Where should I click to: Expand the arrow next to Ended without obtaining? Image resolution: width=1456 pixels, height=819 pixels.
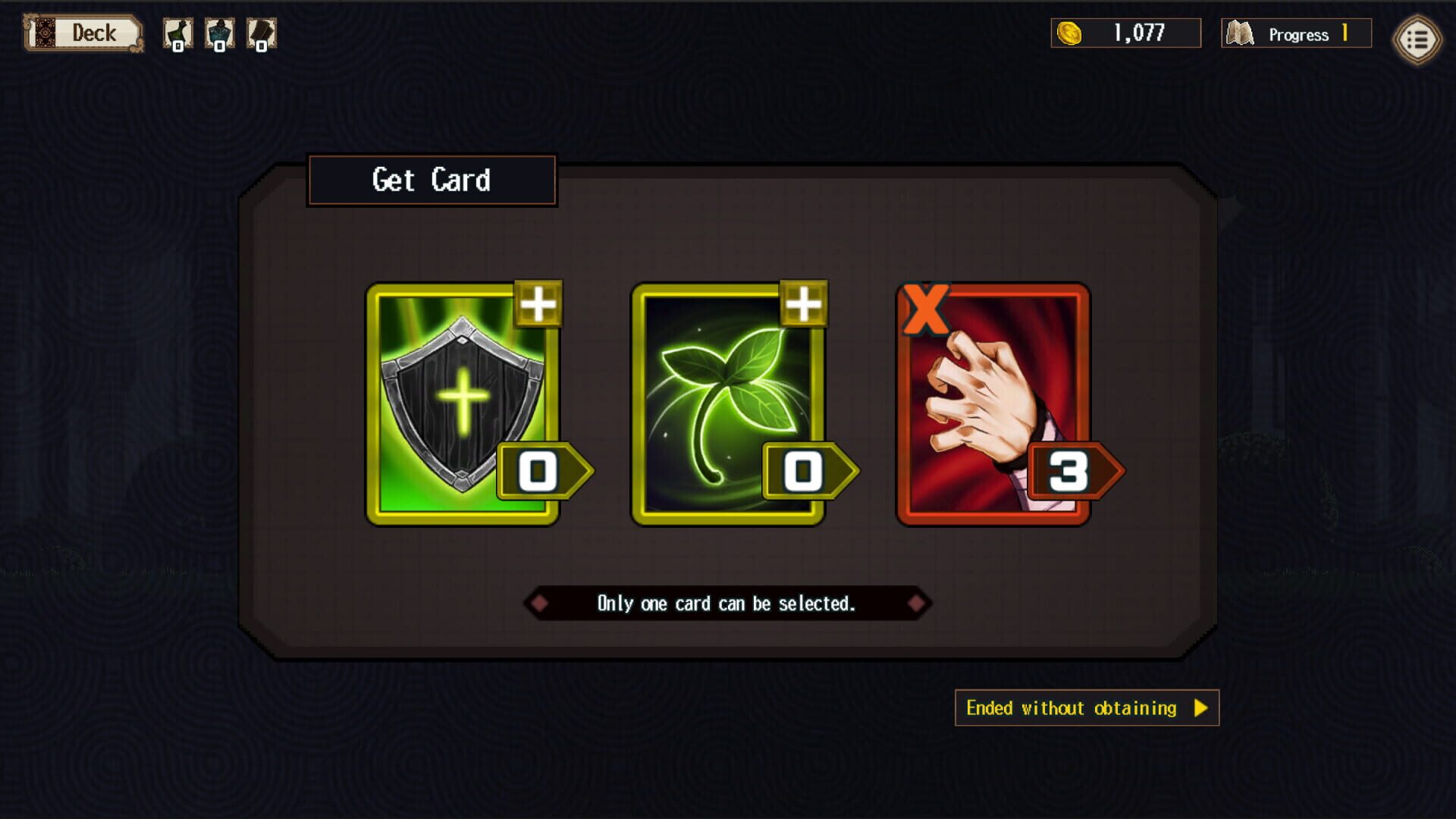click(1200, 709)
